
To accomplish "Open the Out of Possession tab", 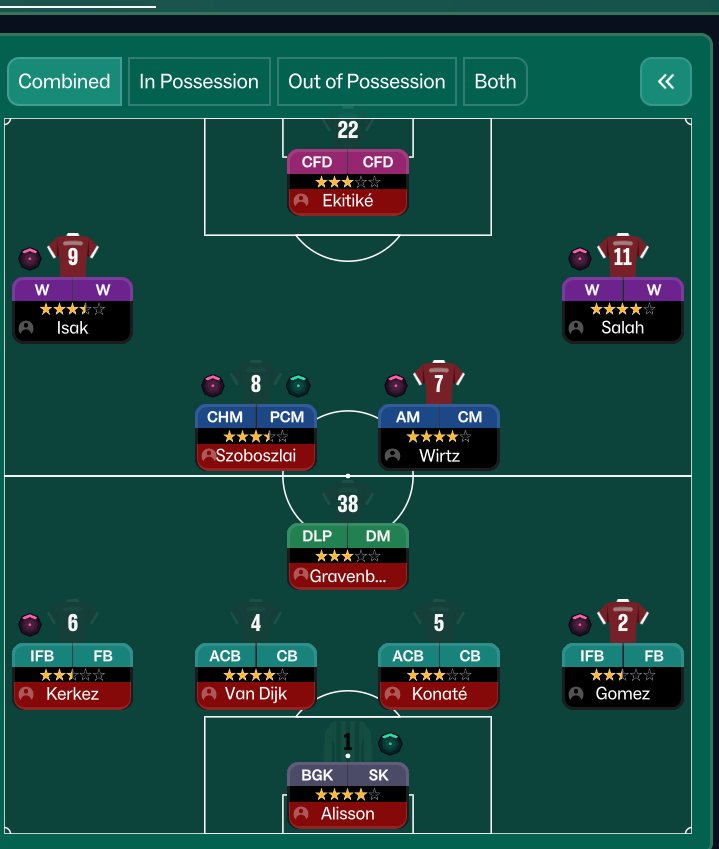I will pyautogui.click(x=366, y=82).
